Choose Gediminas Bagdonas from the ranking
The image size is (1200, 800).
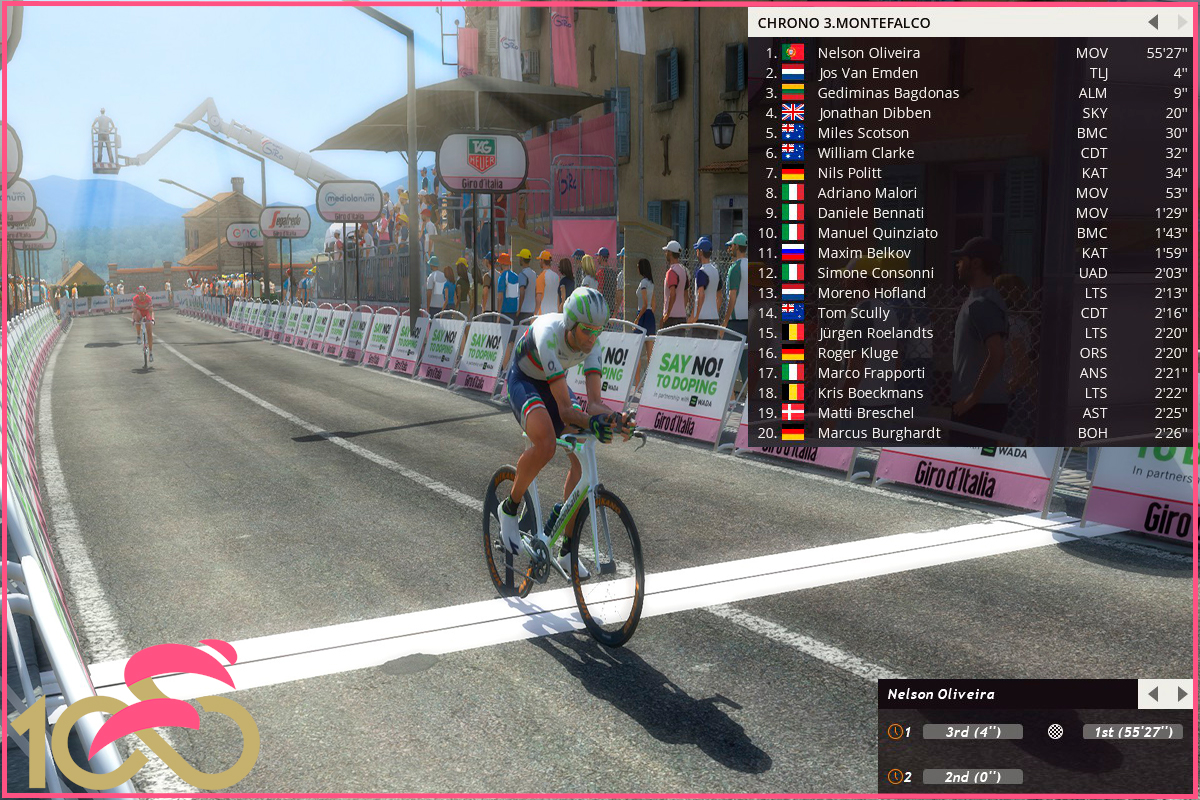[x=888, y=93]
